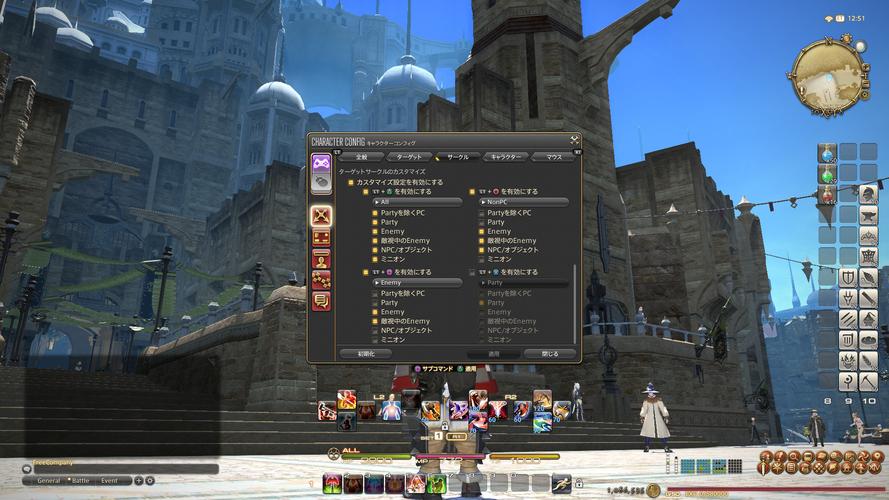889x500 pixels.
Task: Open the chat bubble settings category
Action: click(x=321, y=299)
